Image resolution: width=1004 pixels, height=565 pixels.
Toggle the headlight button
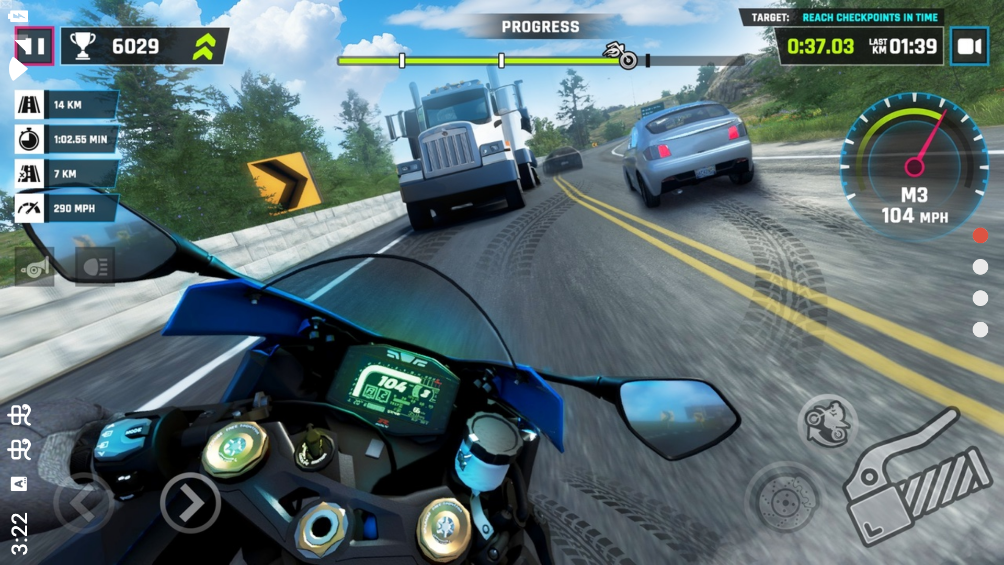pyautogui.click(x=95, y=267)
